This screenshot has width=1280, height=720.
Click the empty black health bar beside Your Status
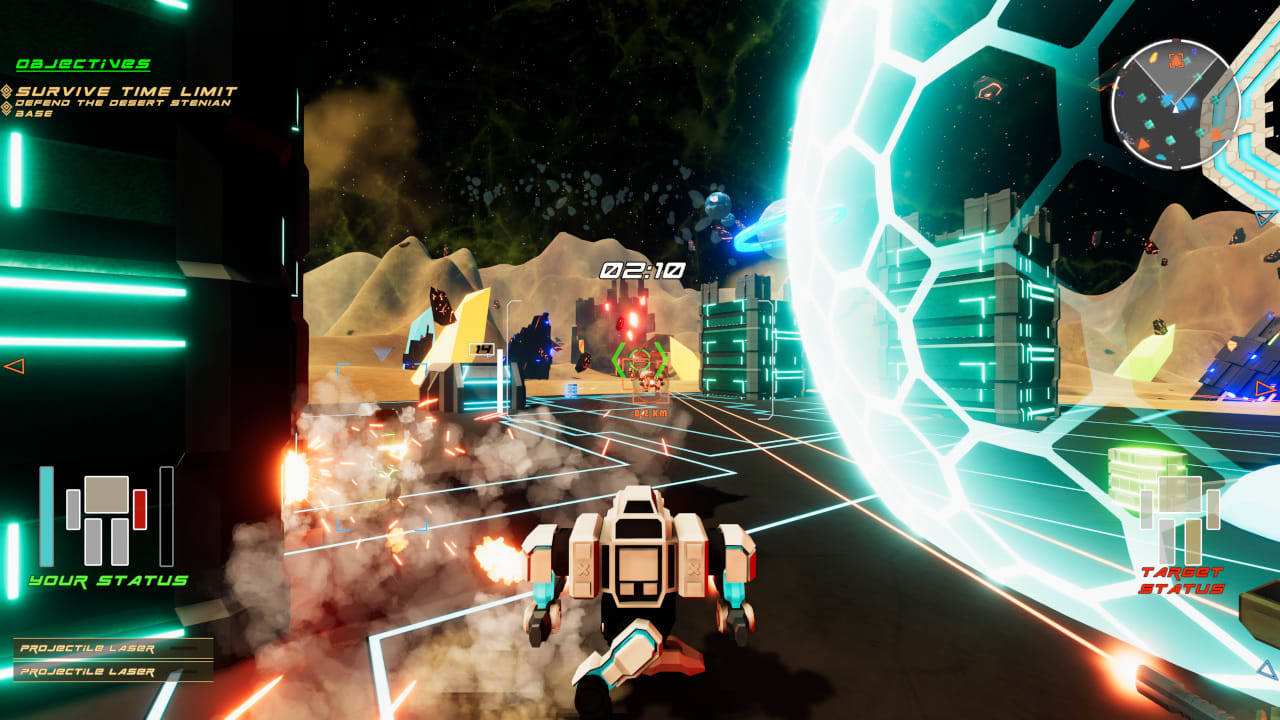coord(166,516)
